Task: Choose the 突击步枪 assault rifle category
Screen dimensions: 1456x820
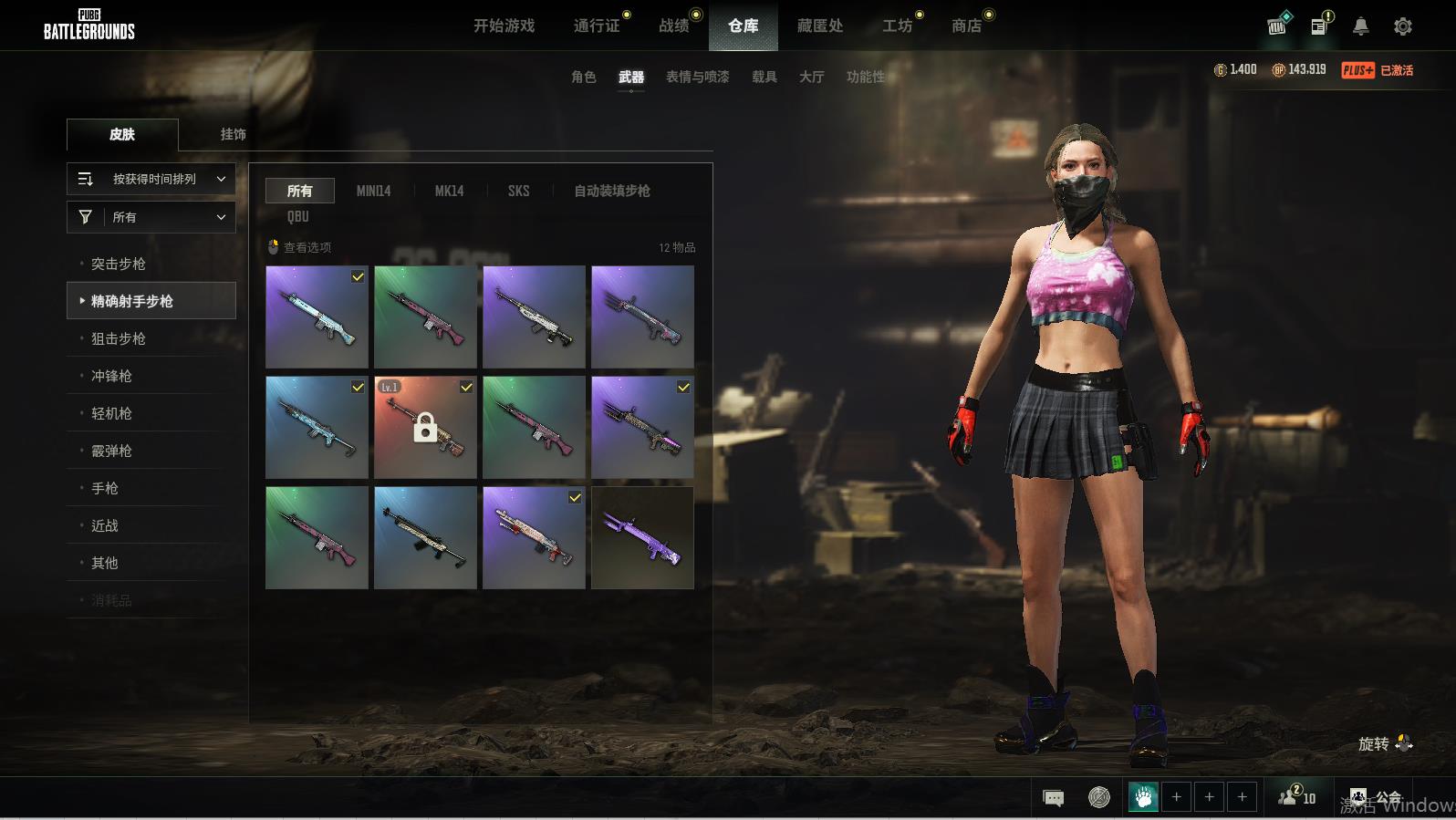Action: 119,264
